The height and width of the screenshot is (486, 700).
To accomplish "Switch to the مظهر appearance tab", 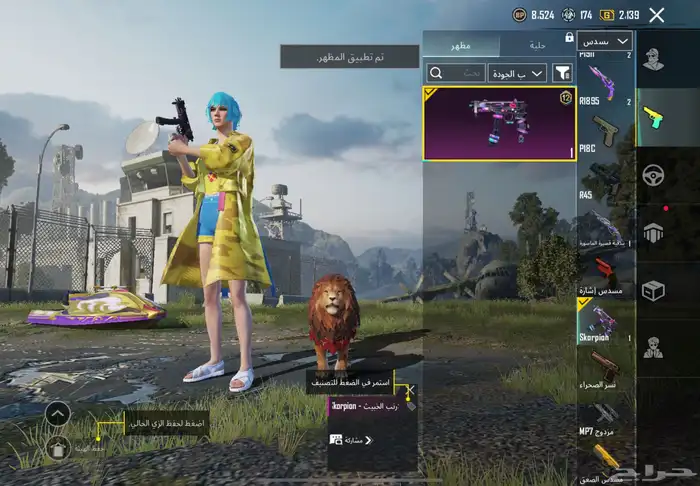I will point(461,43).
